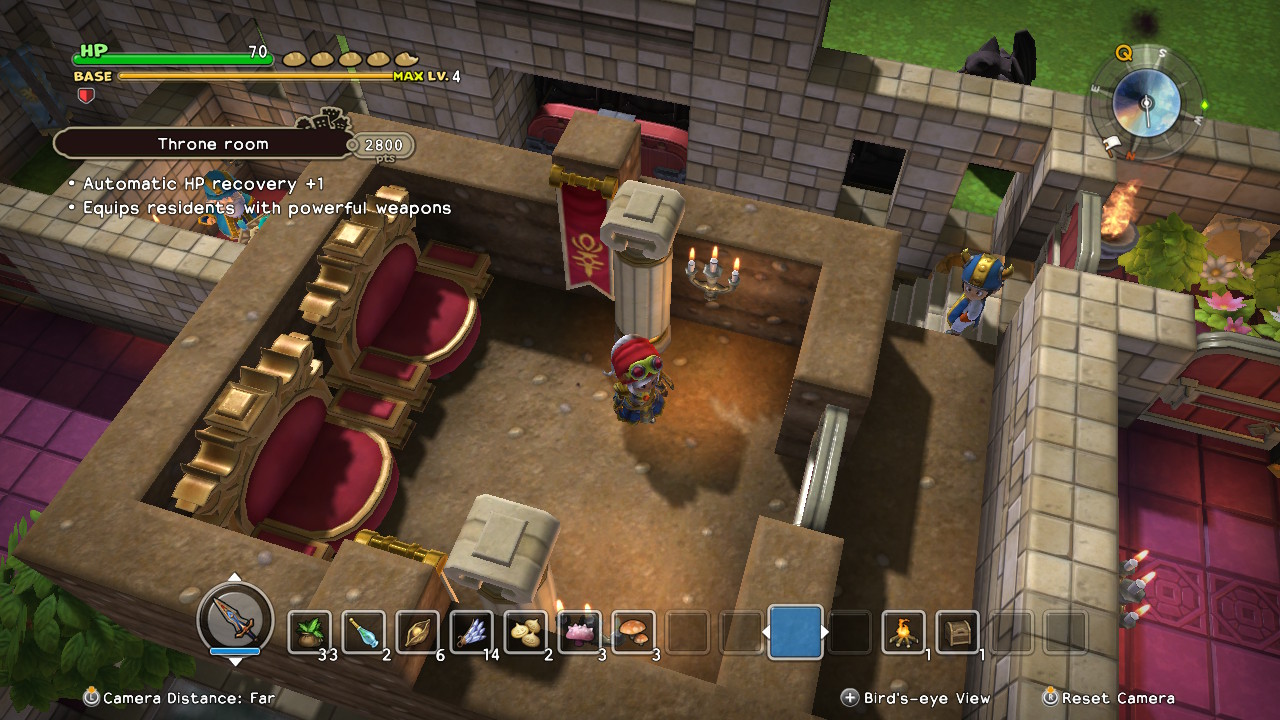Choose the treasure chest item slot

coord(957,632)
